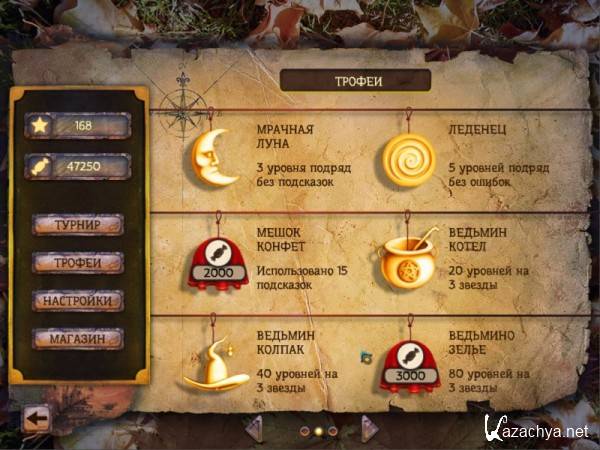Go to the Магазин shop
Screen dimensions: 600x450
[77, 339]
